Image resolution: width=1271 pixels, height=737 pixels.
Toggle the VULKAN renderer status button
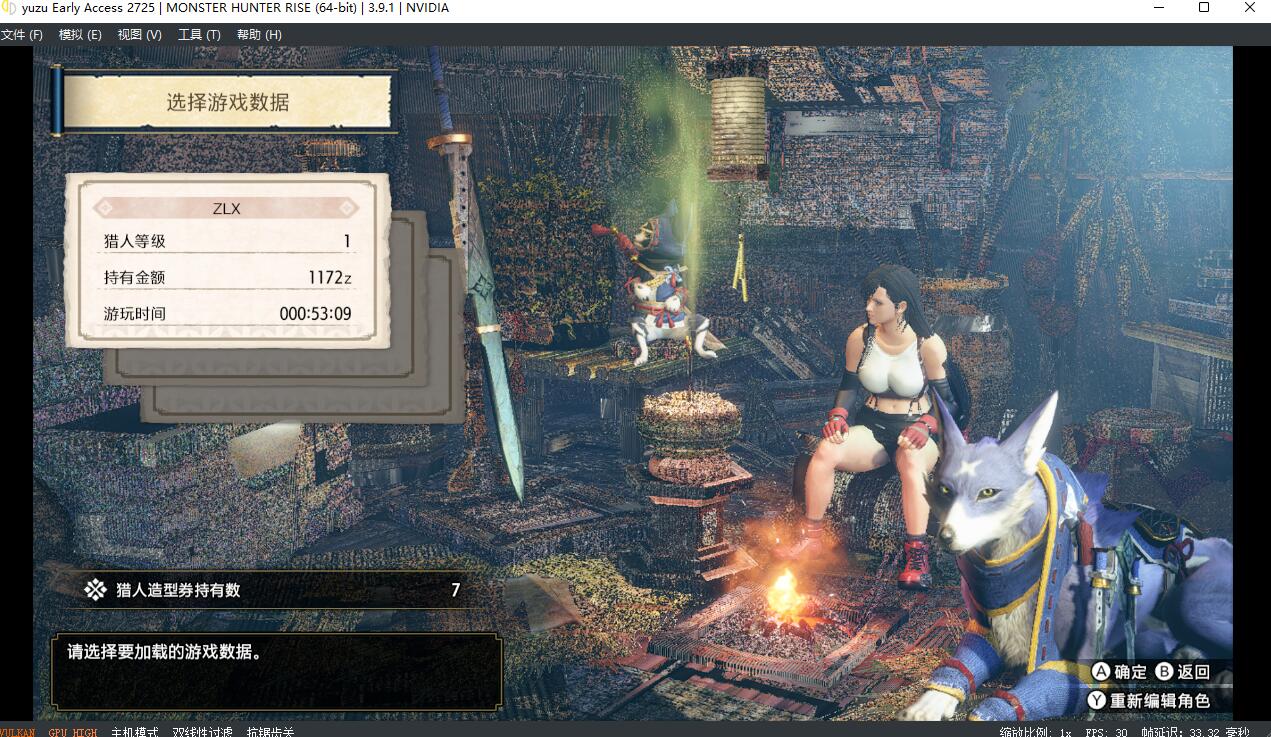point(16,732)
